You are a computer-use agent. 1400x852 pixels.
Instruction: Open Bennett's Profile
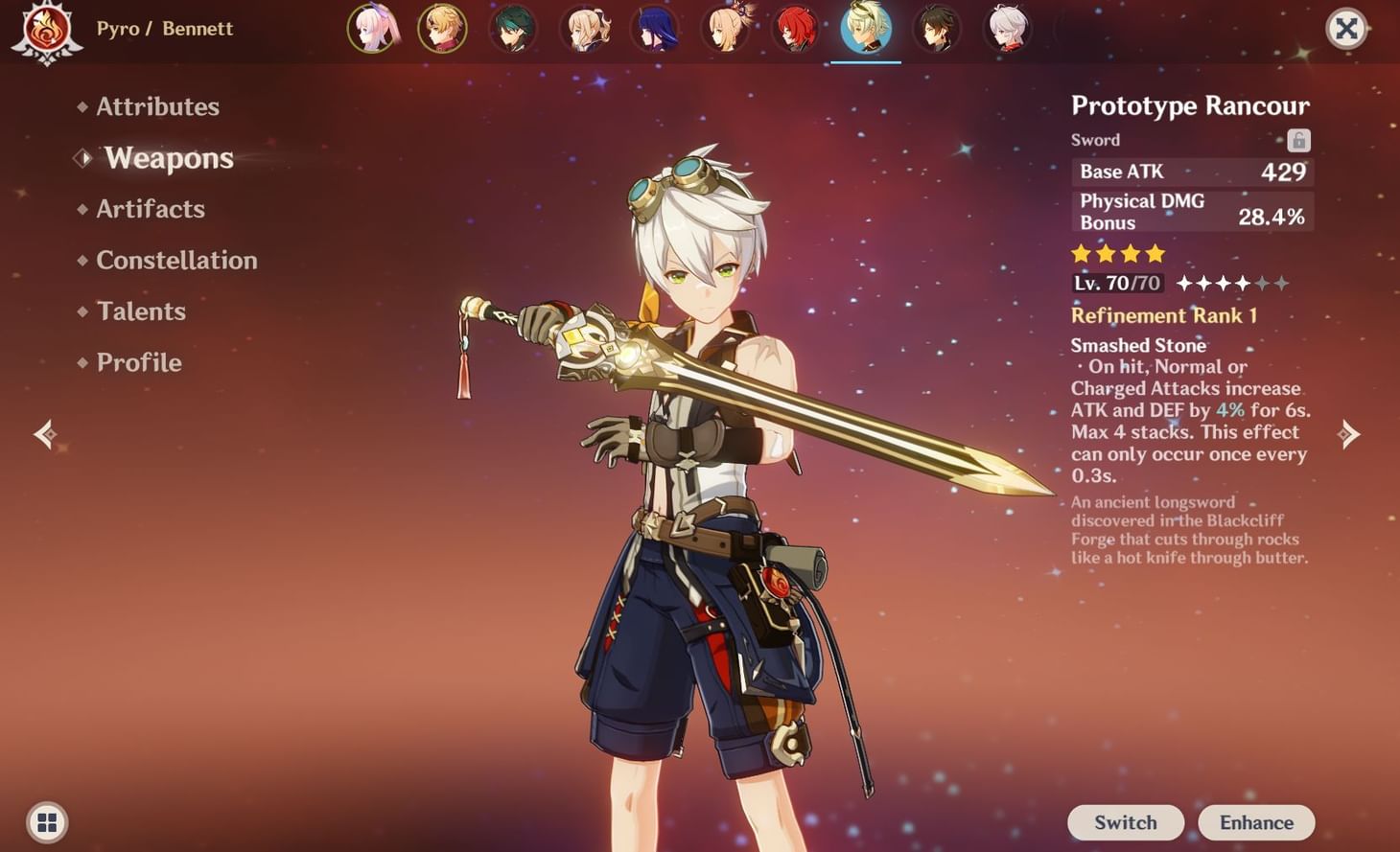coord(139,361)
